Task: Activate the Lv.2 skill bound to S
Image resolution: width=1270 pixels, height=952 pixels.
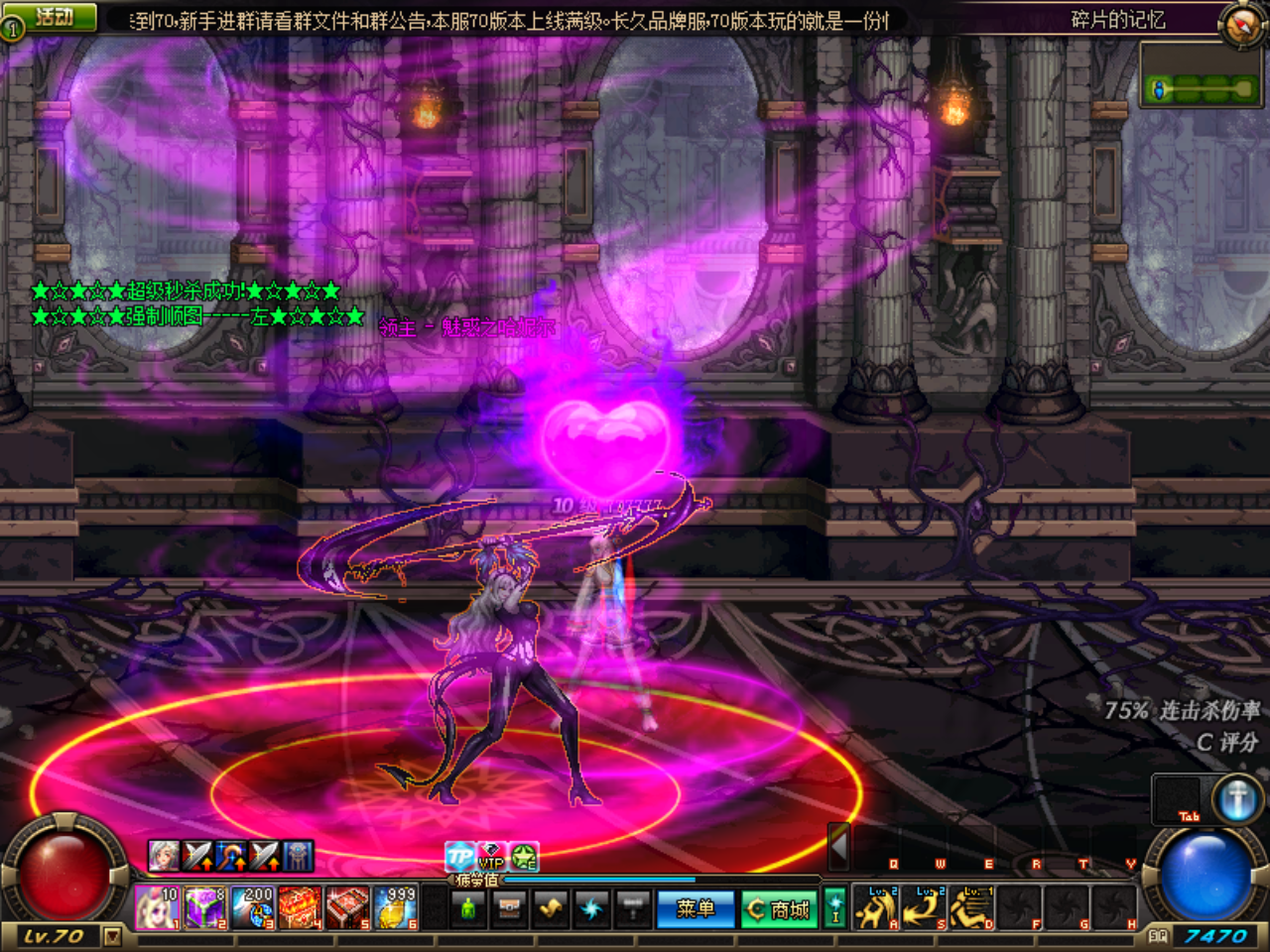Action: tap(923, 908)
